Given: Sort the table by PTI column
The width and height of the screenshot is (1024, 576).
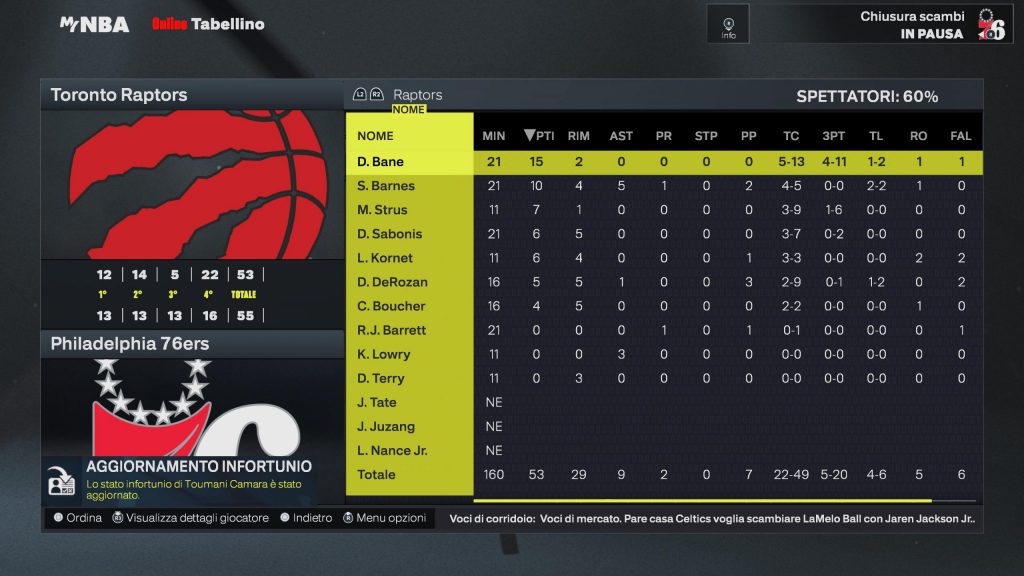Looking at the screenshot, I should click(539, 136).
